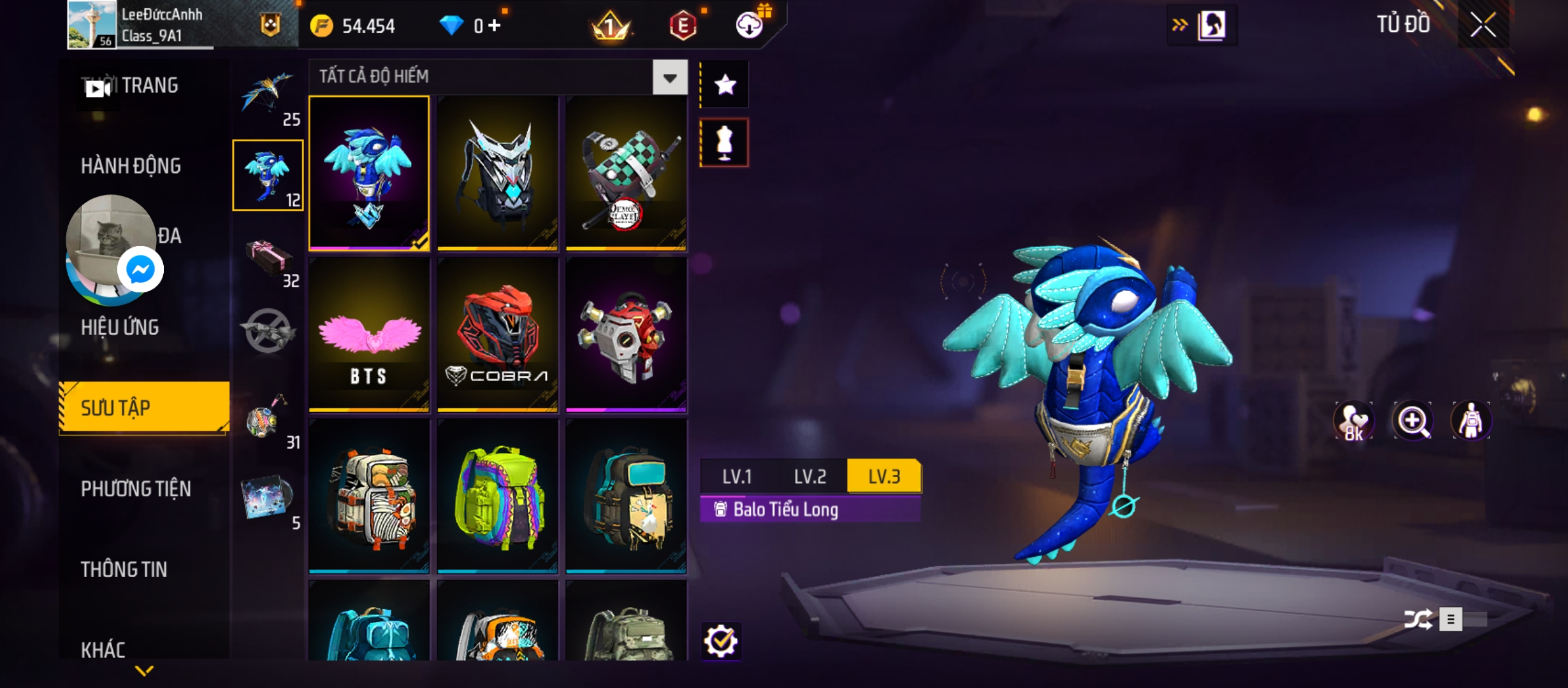Show favorites with the star button

[725, 85]
